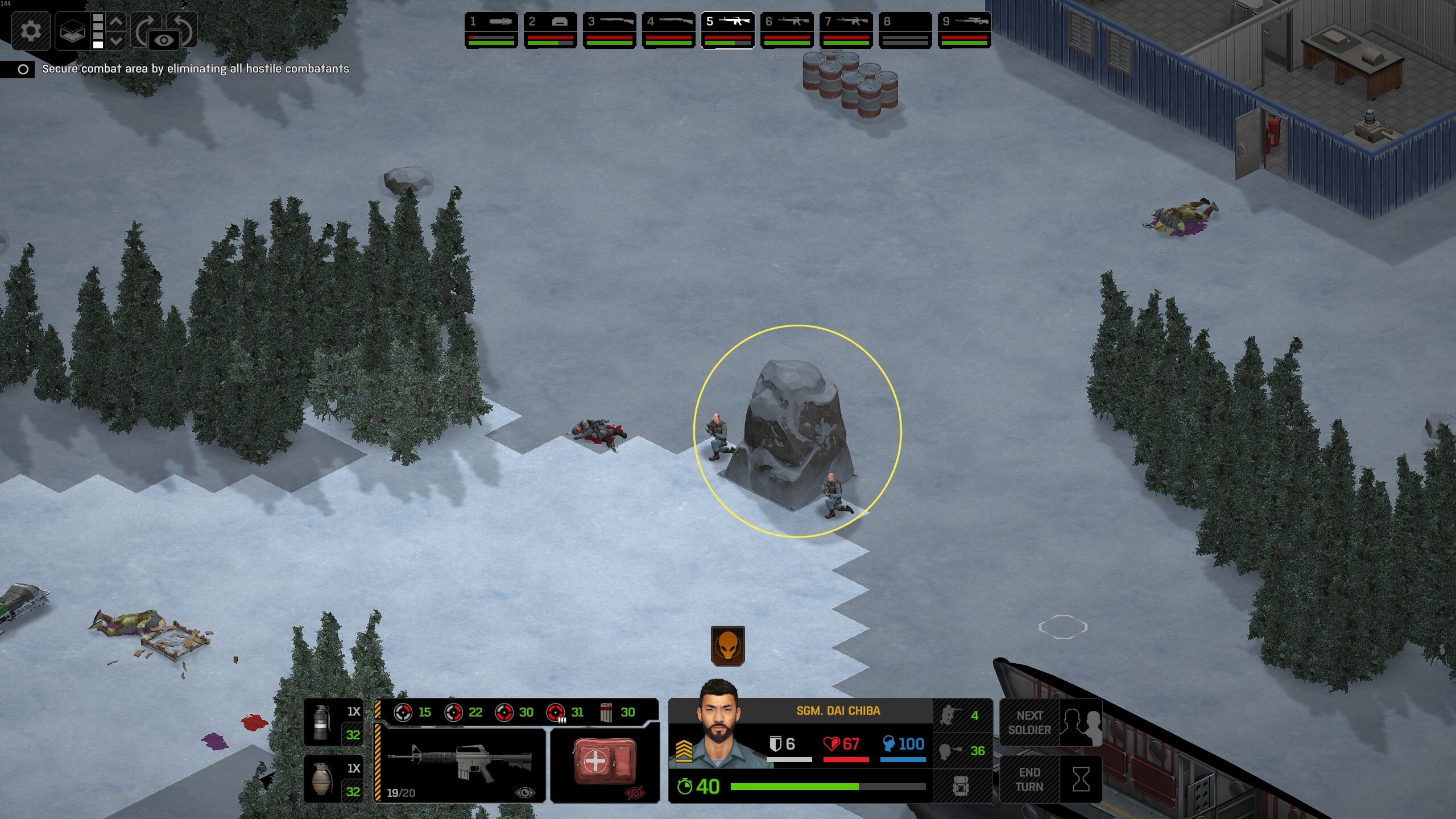Raise the camera one level with the up arrow
The height and width of the screenshot is (819, 1456).
point(116,22)
